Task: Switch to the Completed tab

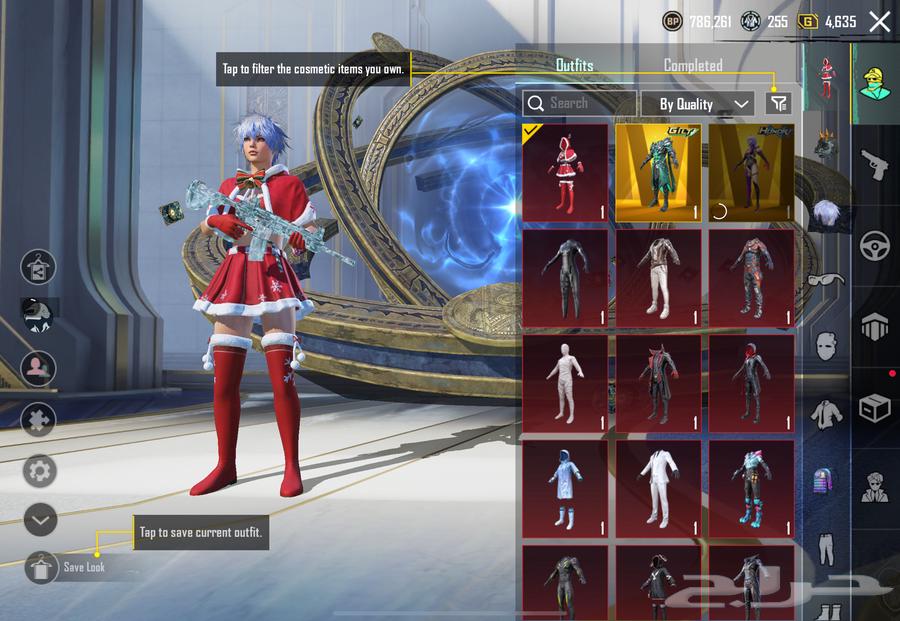Action: [x=693, y=65]
